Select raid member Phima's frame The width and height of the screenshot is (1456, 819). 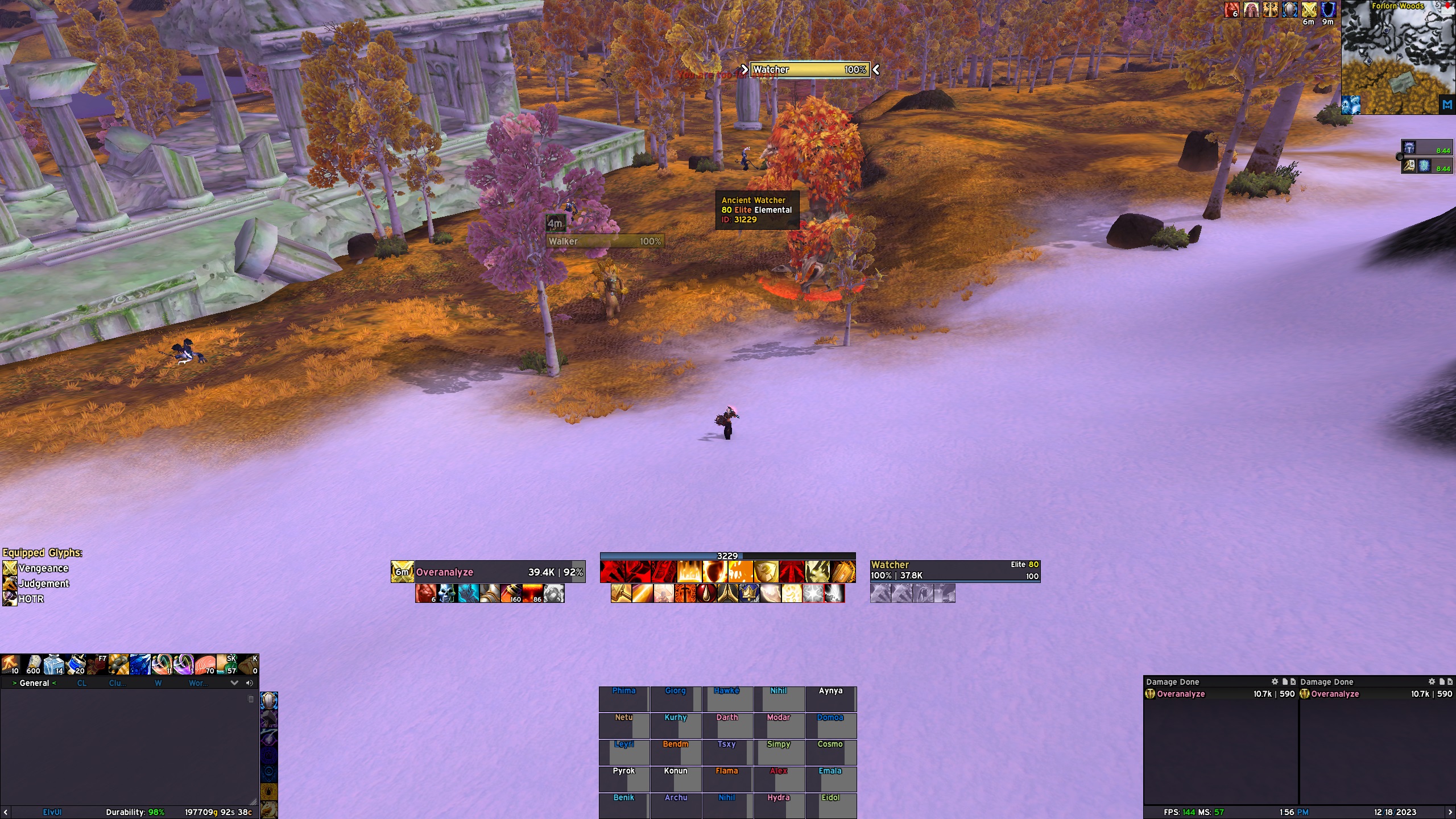tap(624, 699)
